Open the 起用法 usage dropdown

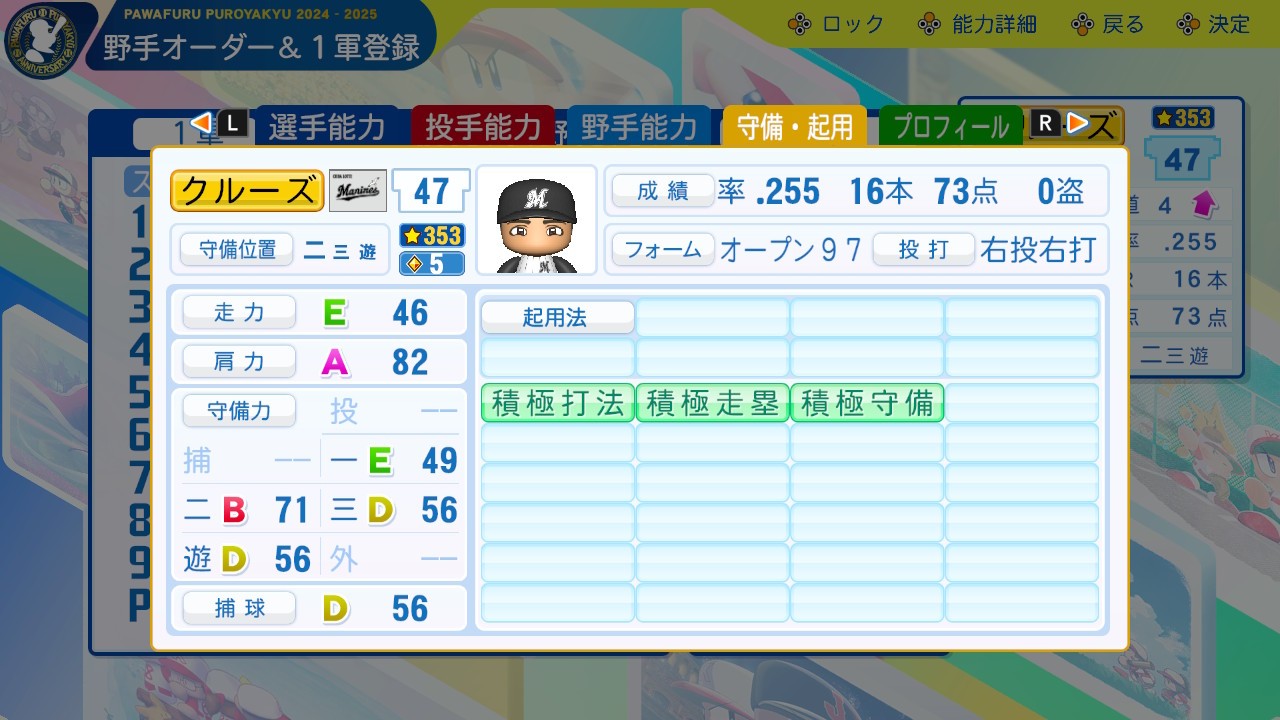(x=556, y=317)
